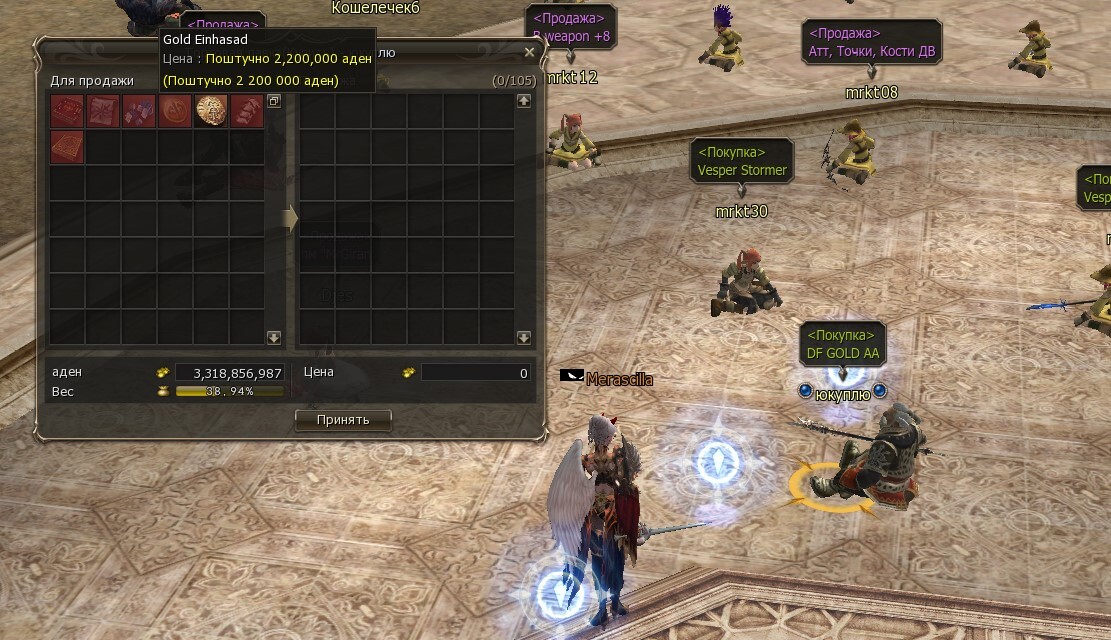Viewport: 1111px width, 640px height.
Task: Select the Gold Einhasad coin item
Action: (211, 110)
